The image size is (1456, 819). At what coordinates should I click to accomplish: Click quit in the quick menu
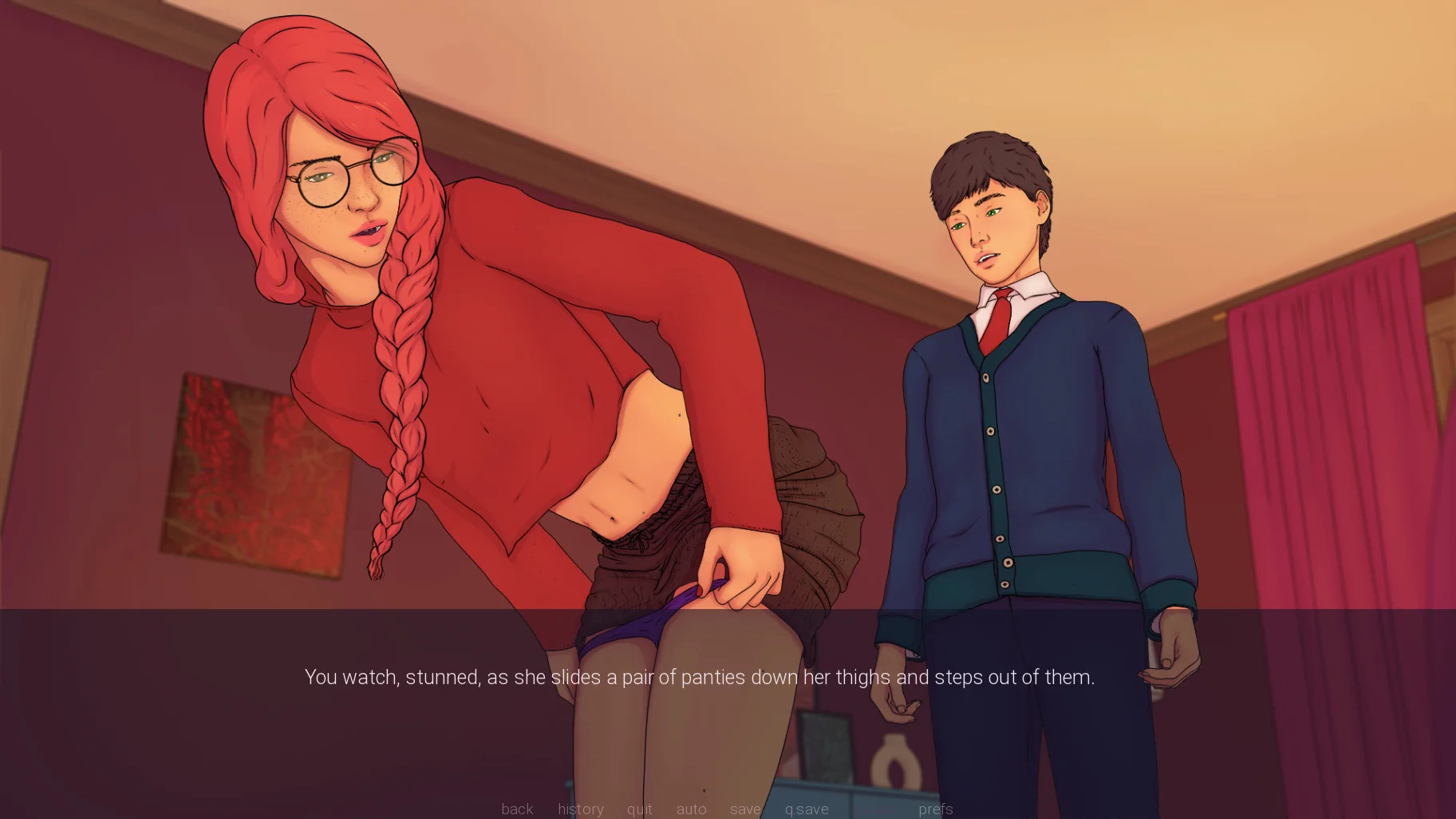(639, 809)
